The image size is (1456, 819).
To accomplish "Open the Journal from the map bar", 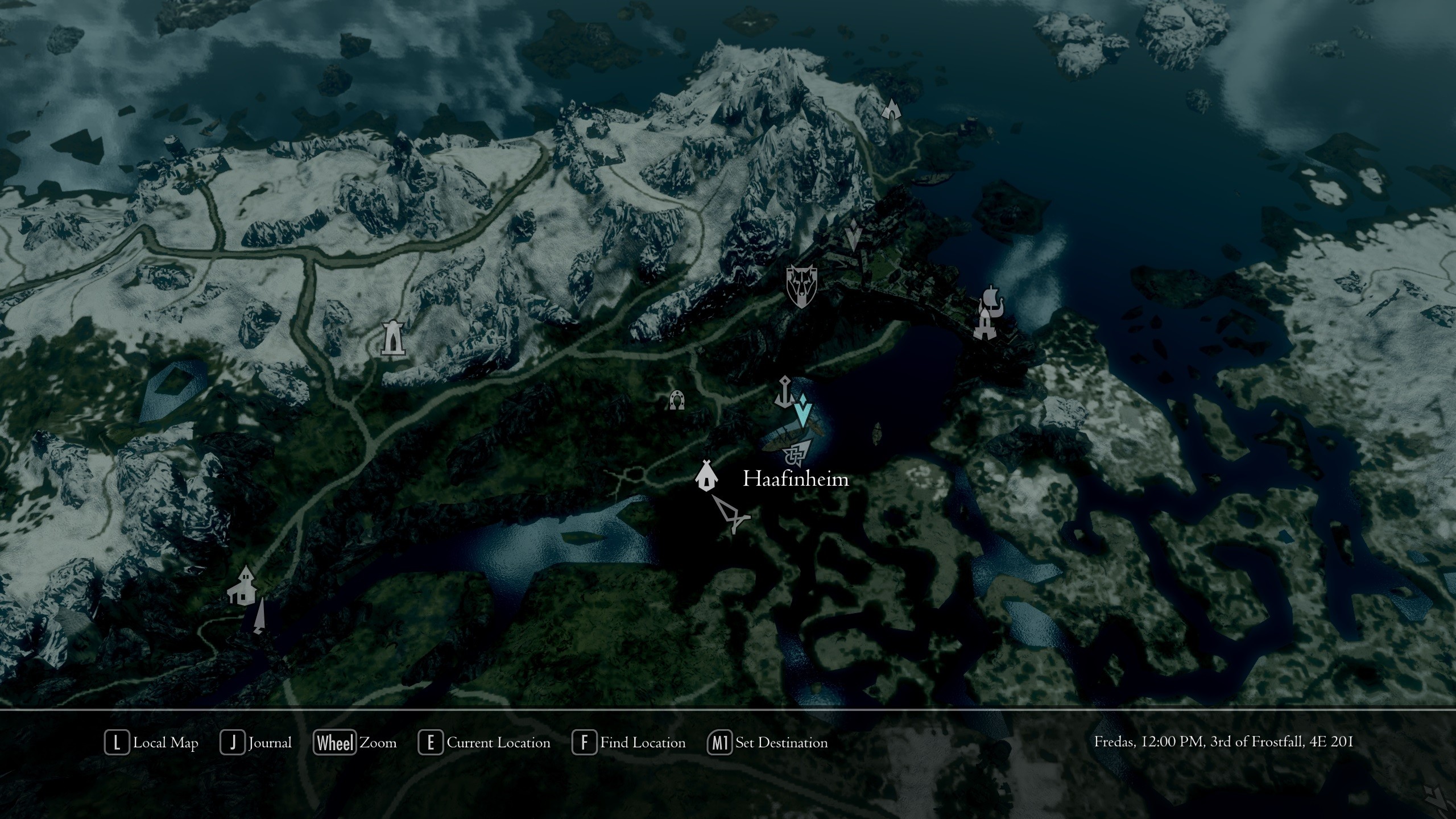I will (x=257, y=743).
